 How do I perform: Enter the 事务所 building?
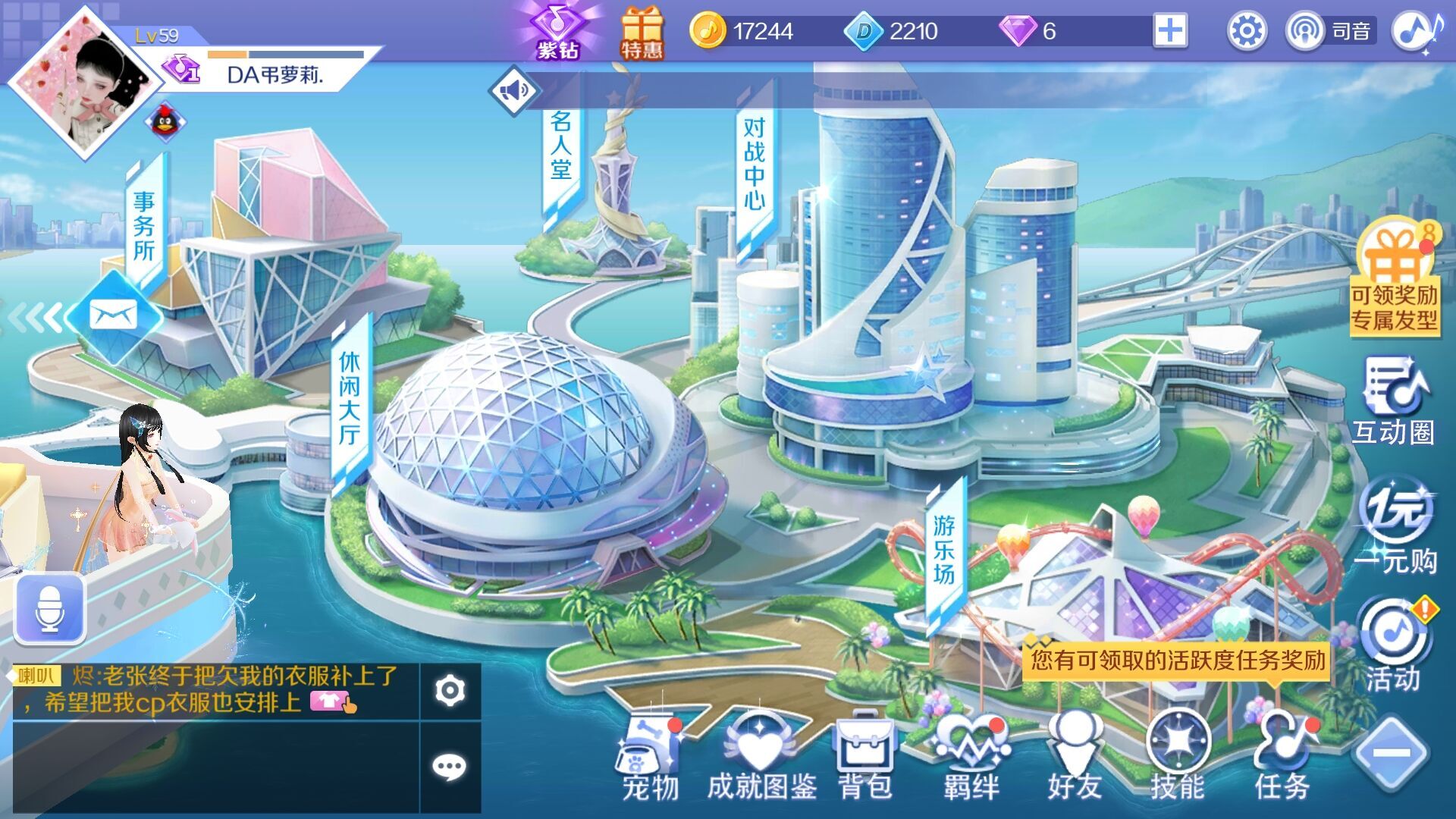[x=144, y=226]
